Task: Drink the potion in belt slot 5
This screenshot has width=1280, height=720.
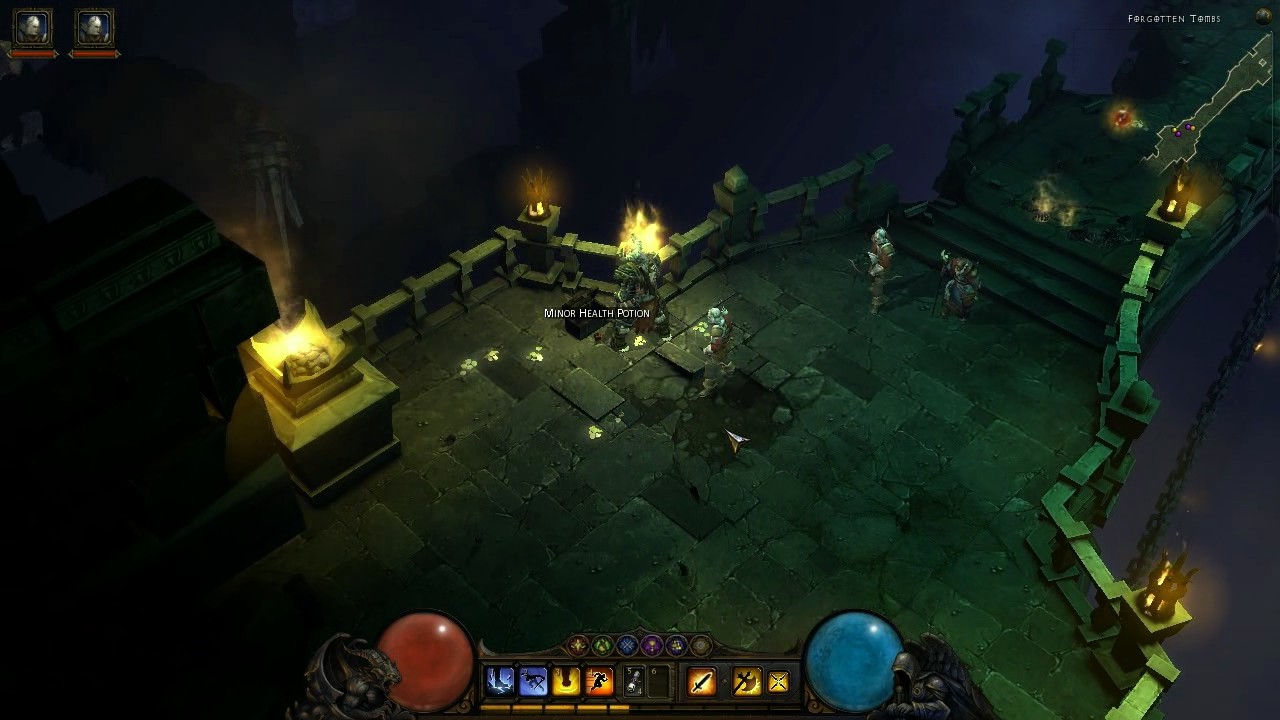Action: pos(634,681)
